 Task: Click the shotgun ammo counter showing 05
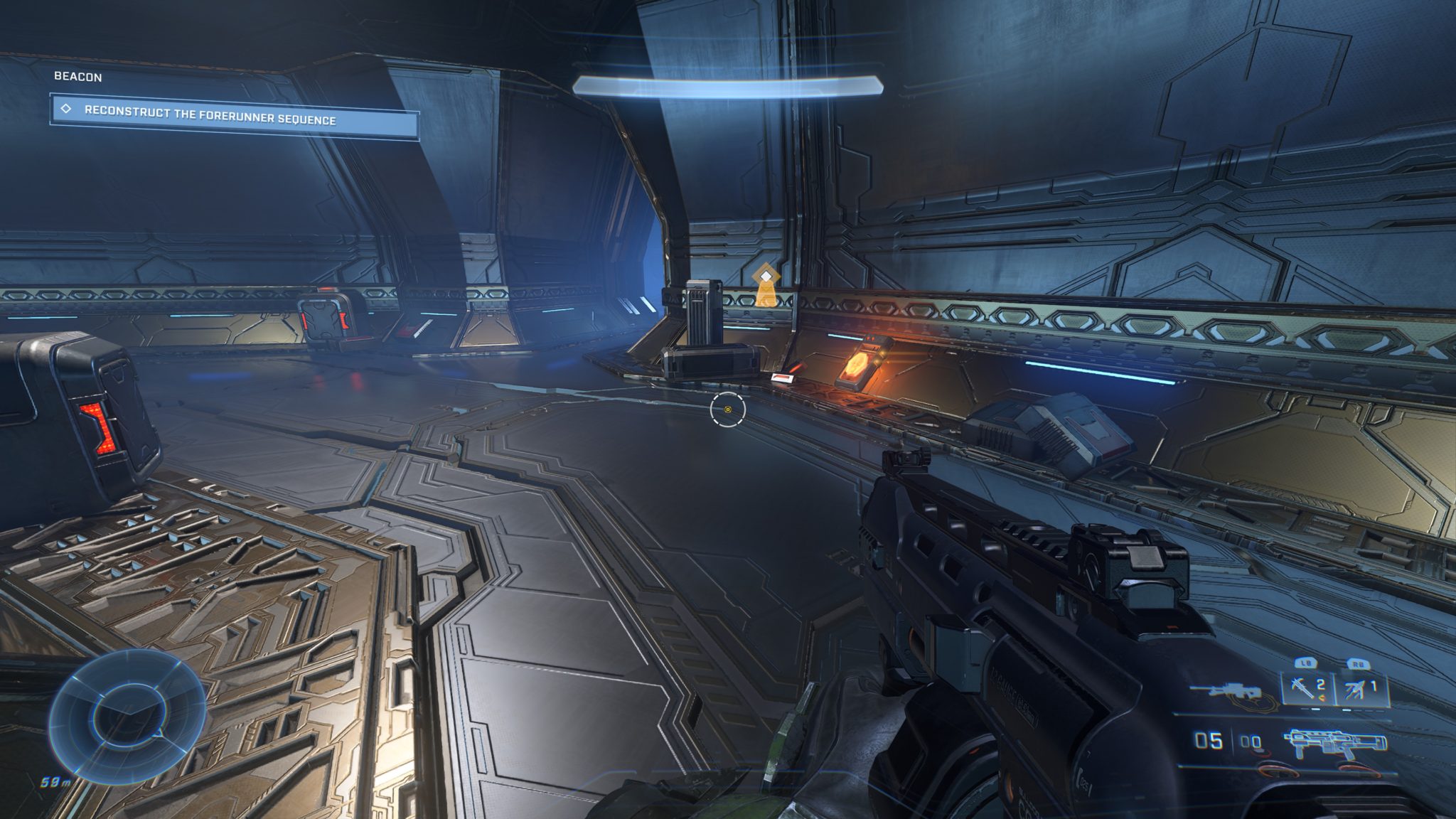click(1208, 742)
